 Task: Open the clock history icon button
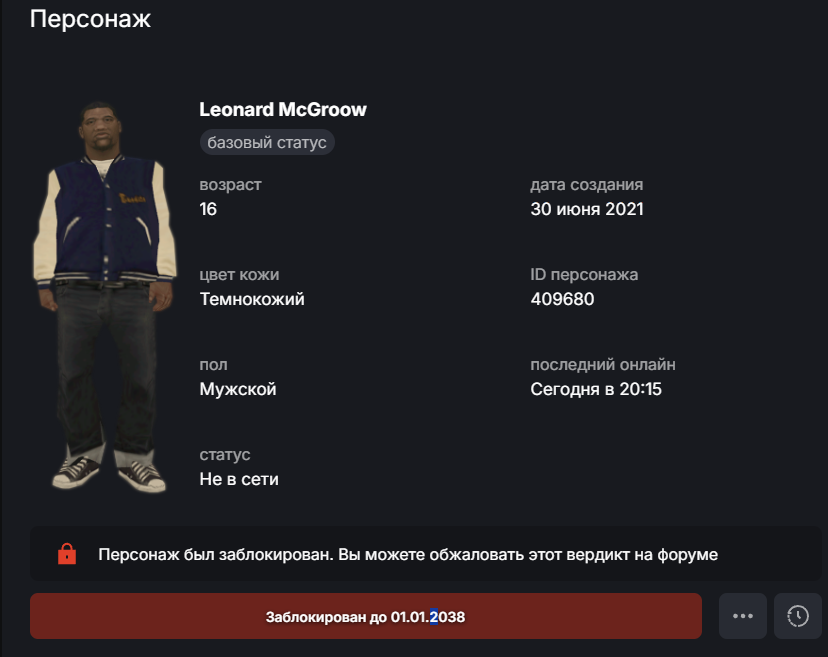click(x=797, y=616)
